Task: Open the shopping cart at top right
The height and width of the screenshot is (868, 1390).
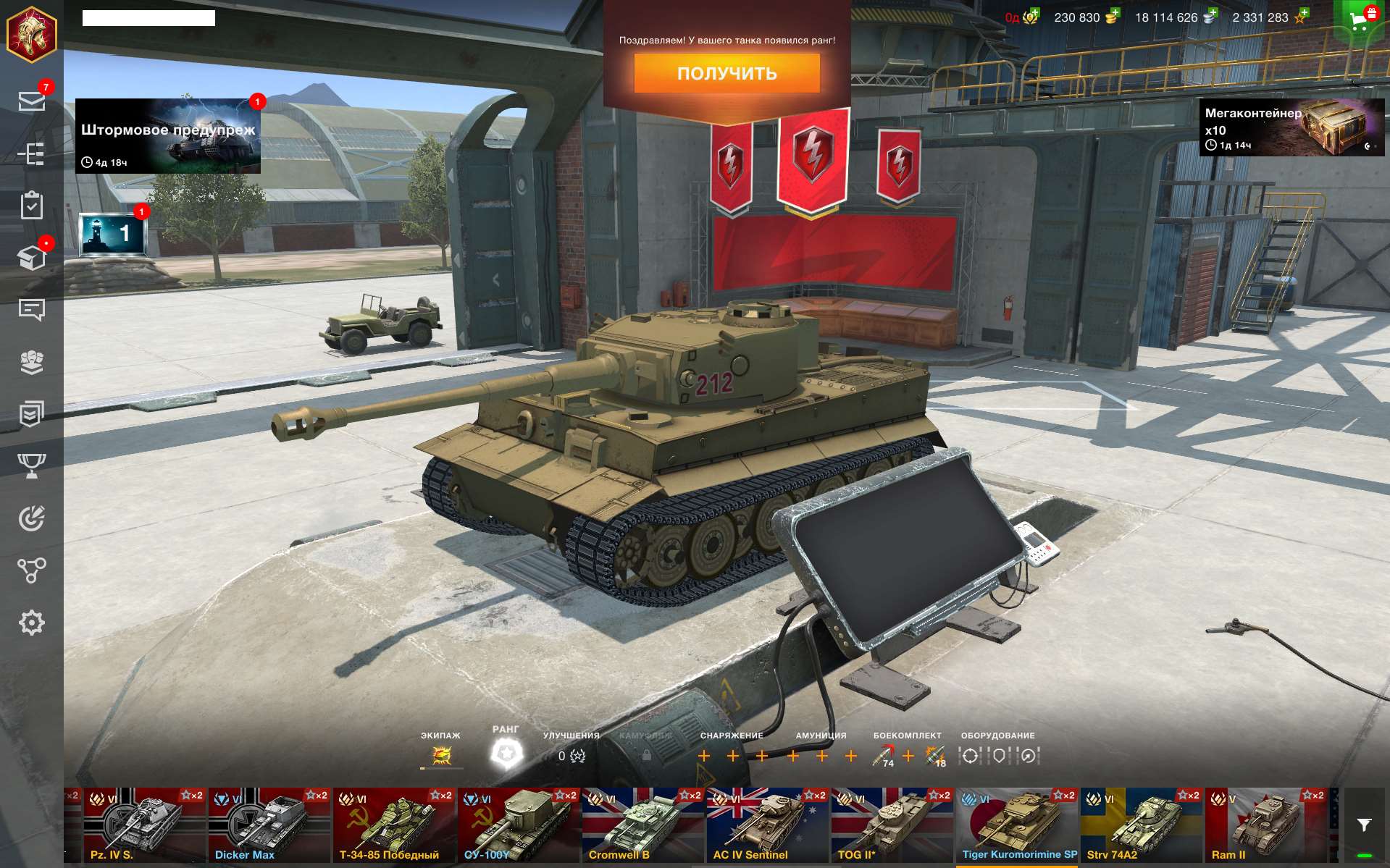Action: tap(1358, 18)
